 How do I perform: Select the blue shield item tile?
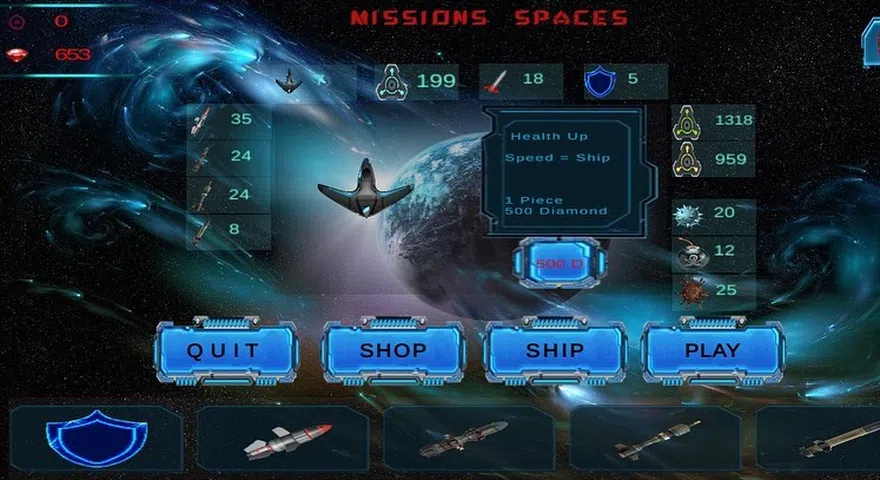point(96,439)
